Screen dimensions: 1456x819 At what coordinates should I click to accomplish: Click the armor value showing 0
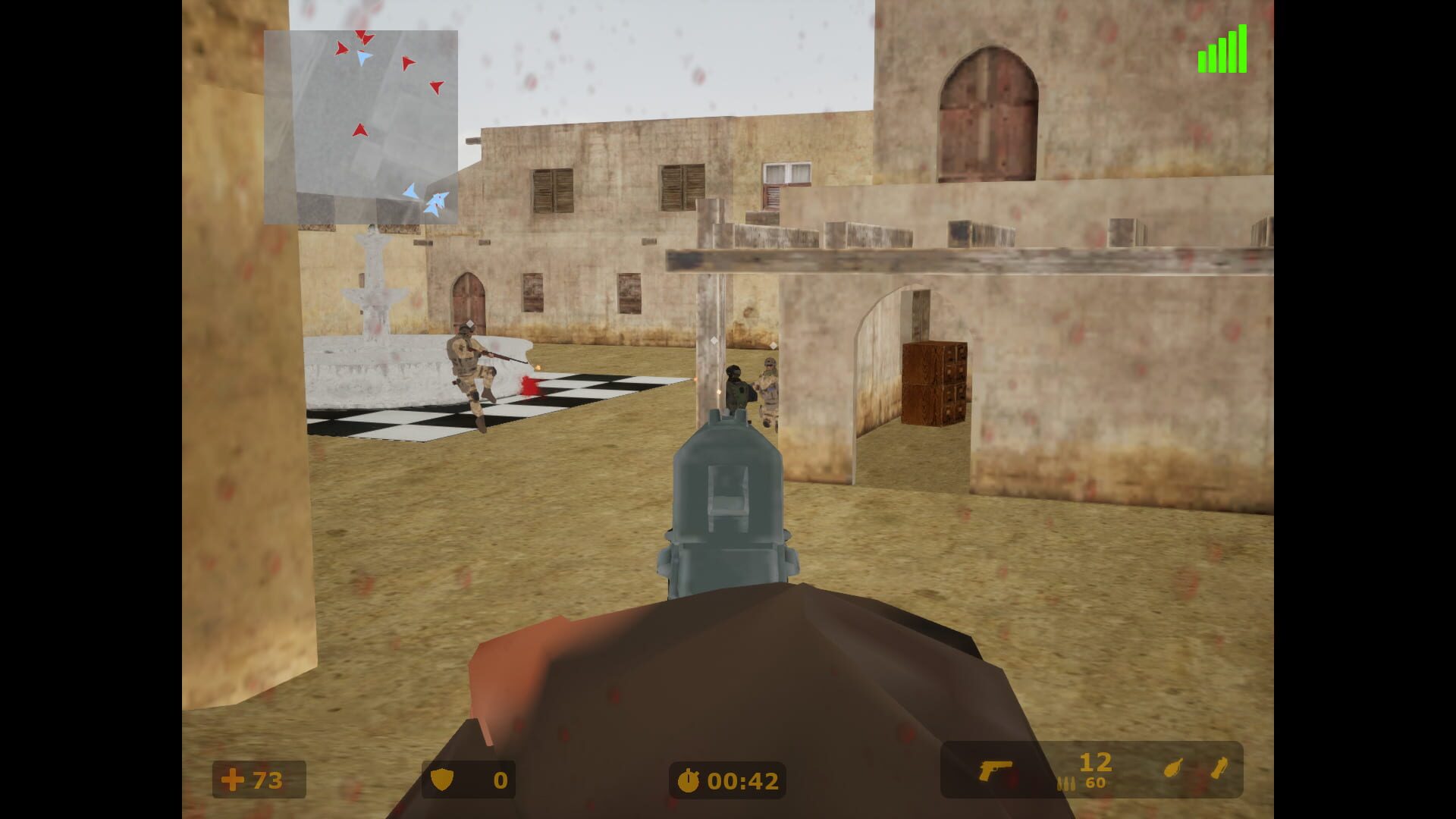pyautogui.click(x=500, y=779)
